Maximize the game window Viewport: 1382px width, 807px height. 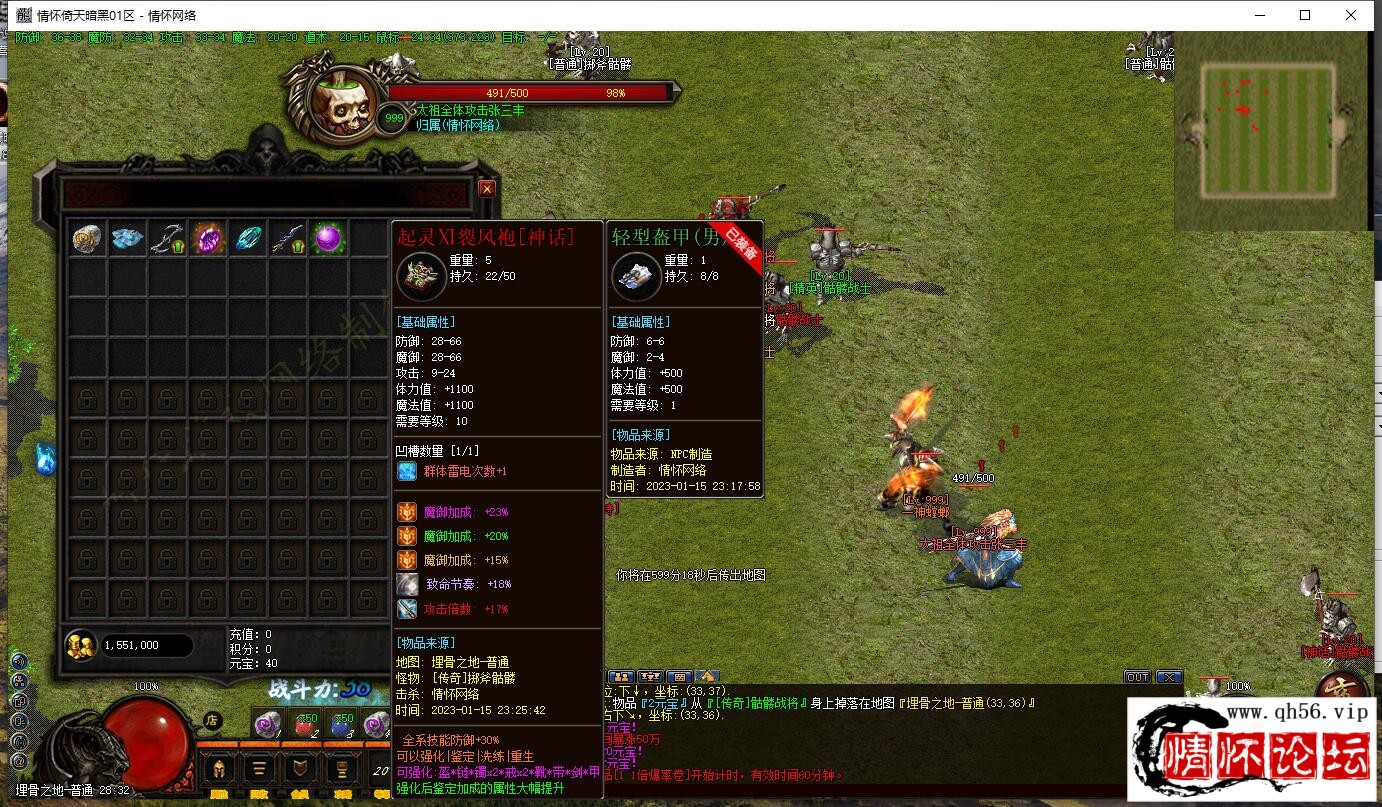[x=1305, y=15]
